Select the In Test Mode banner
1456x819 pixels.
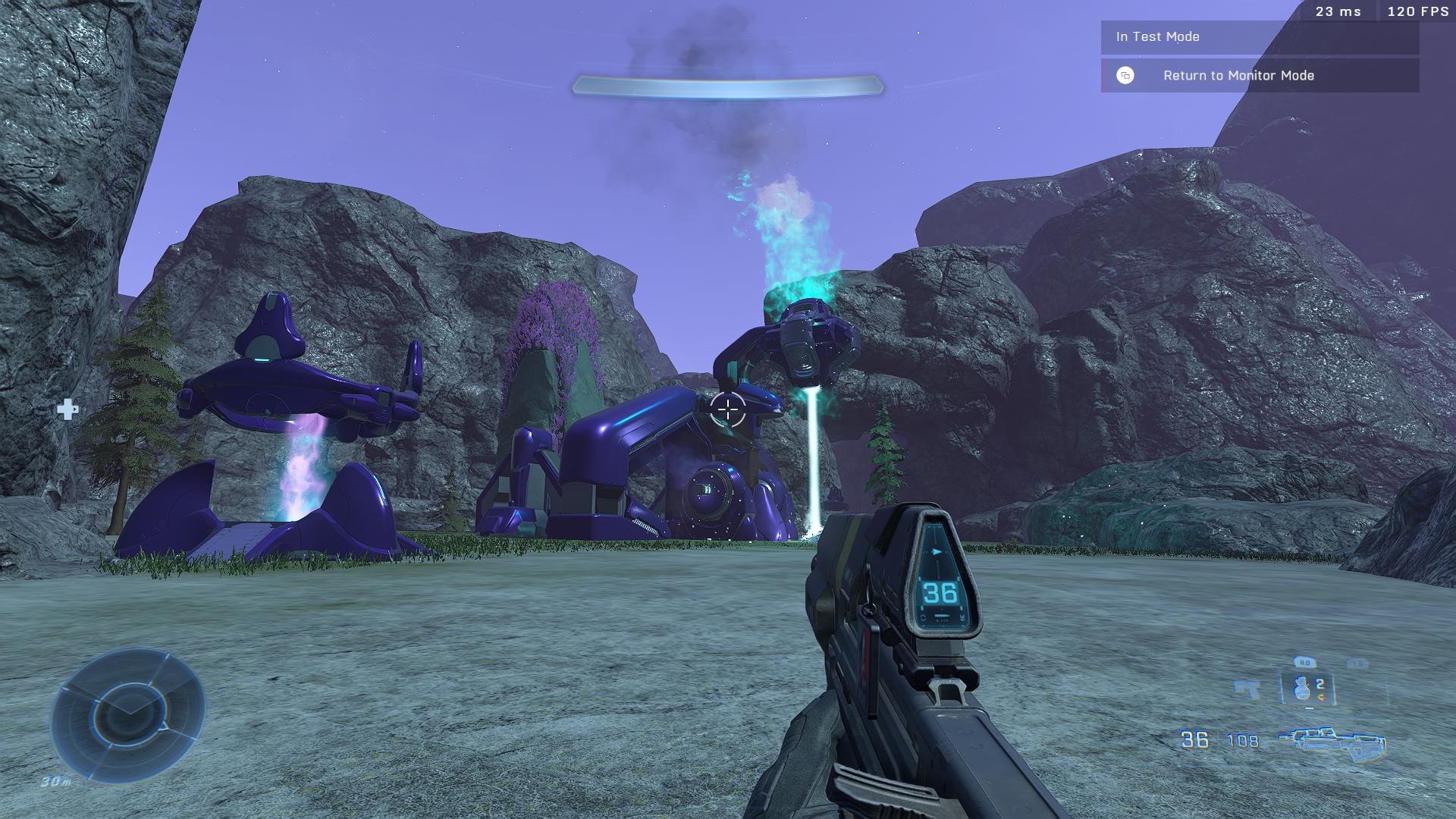point(1259,36)
